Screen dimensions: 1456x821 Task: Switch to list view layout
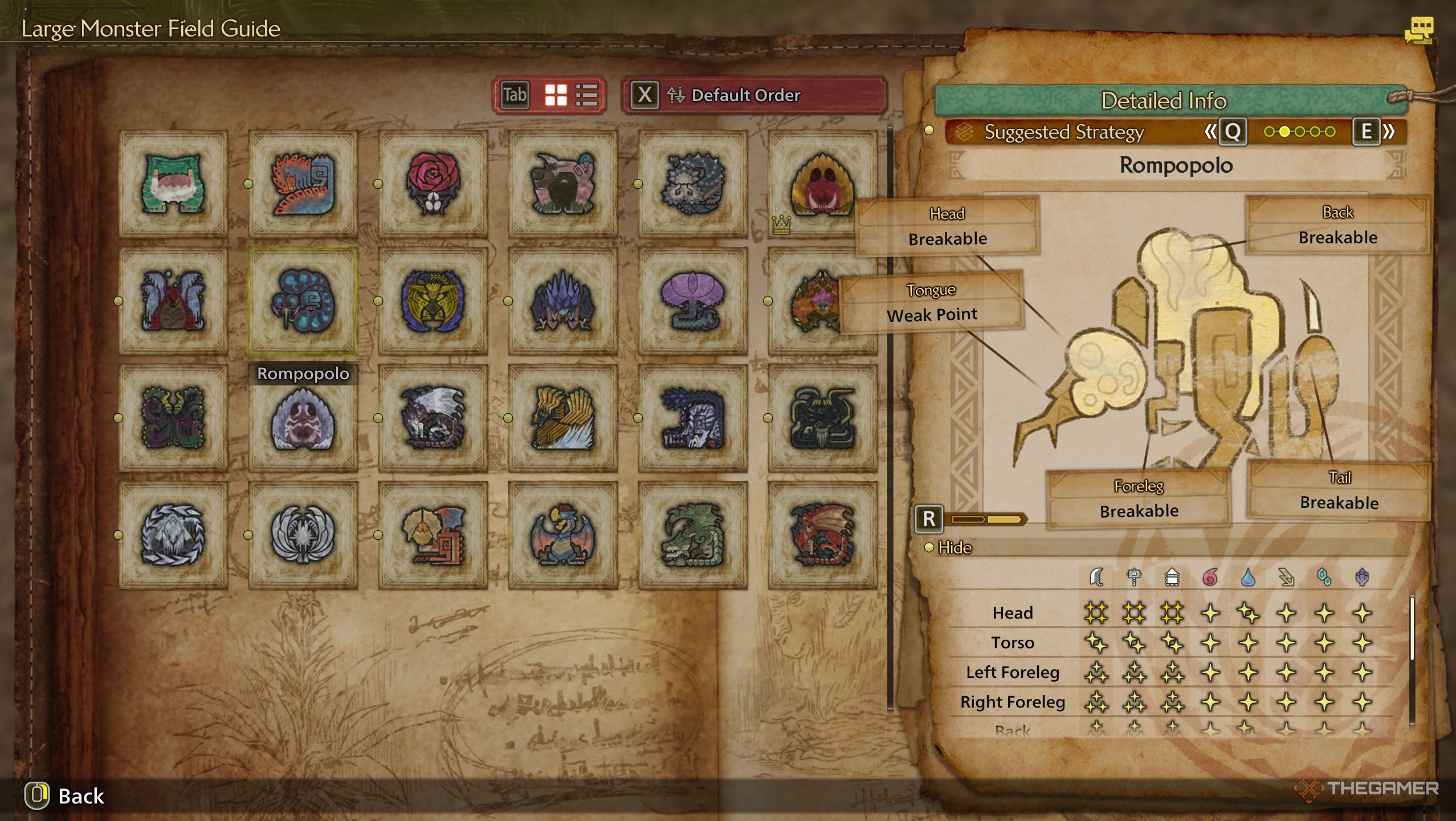click(x=586, y=95)
